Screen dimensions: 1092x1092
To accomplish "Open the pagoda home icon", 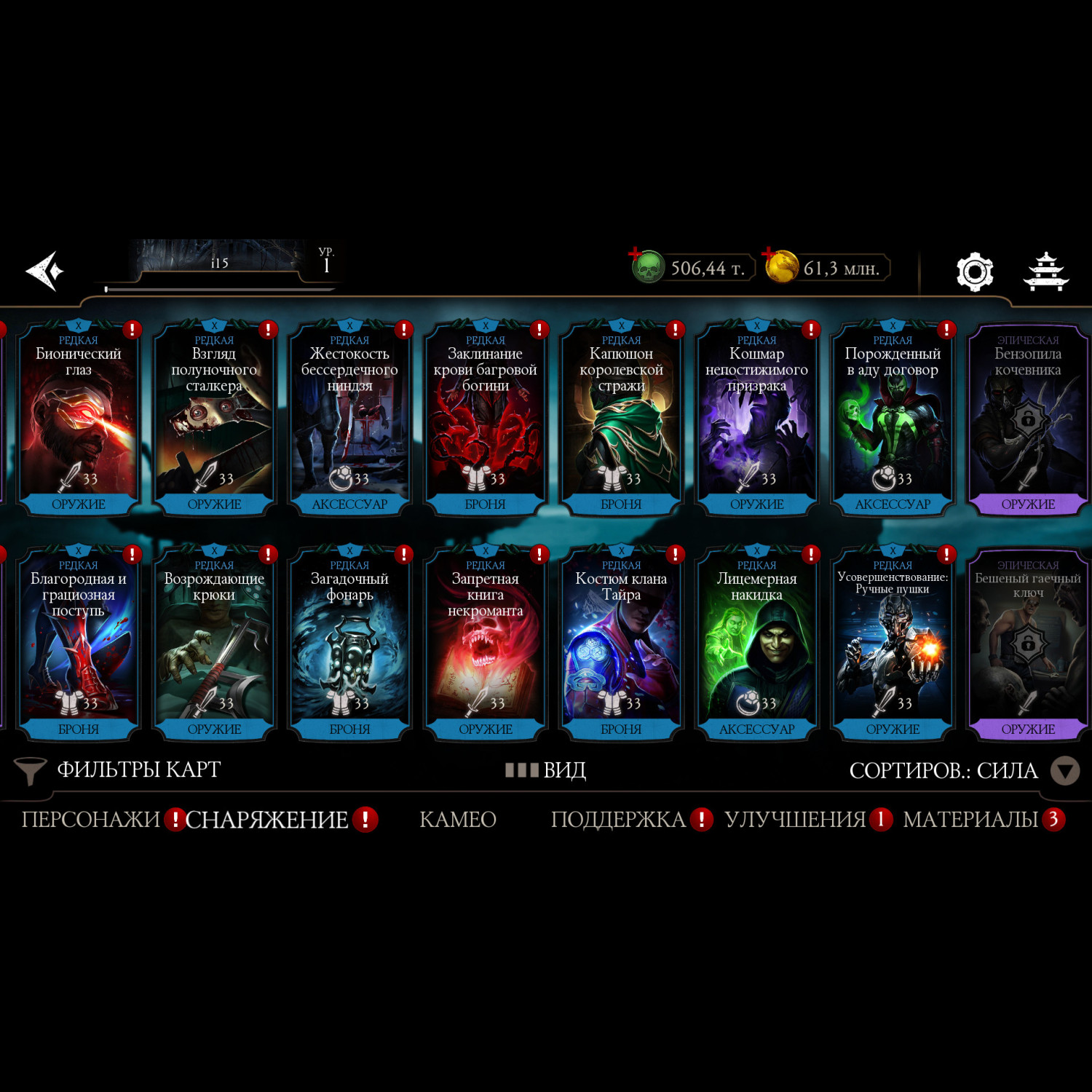I will pyautogui.click(x=1045, y=272).
